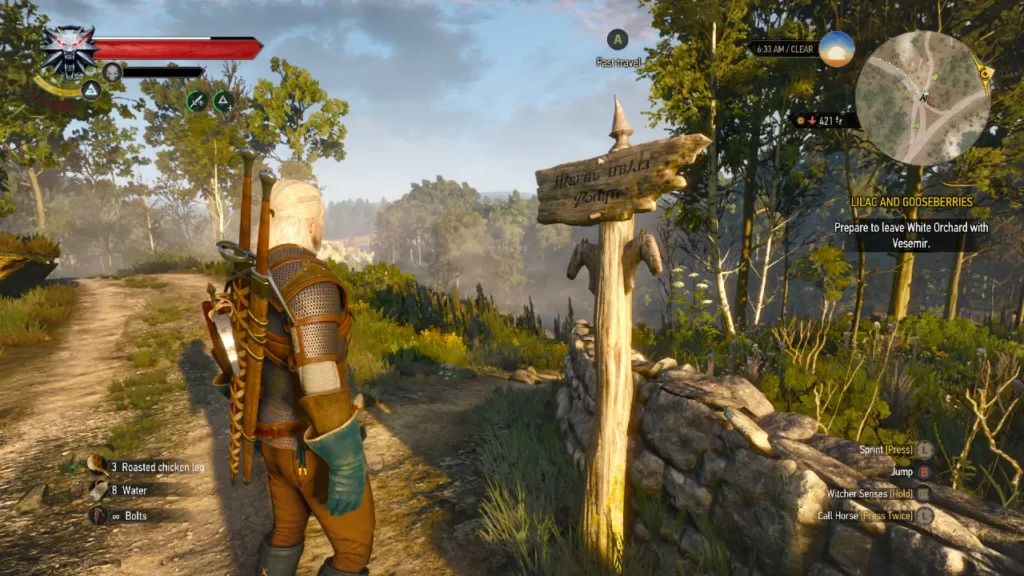
Task: Select the active sign icon below the medallion
Action: pos(91,90)
